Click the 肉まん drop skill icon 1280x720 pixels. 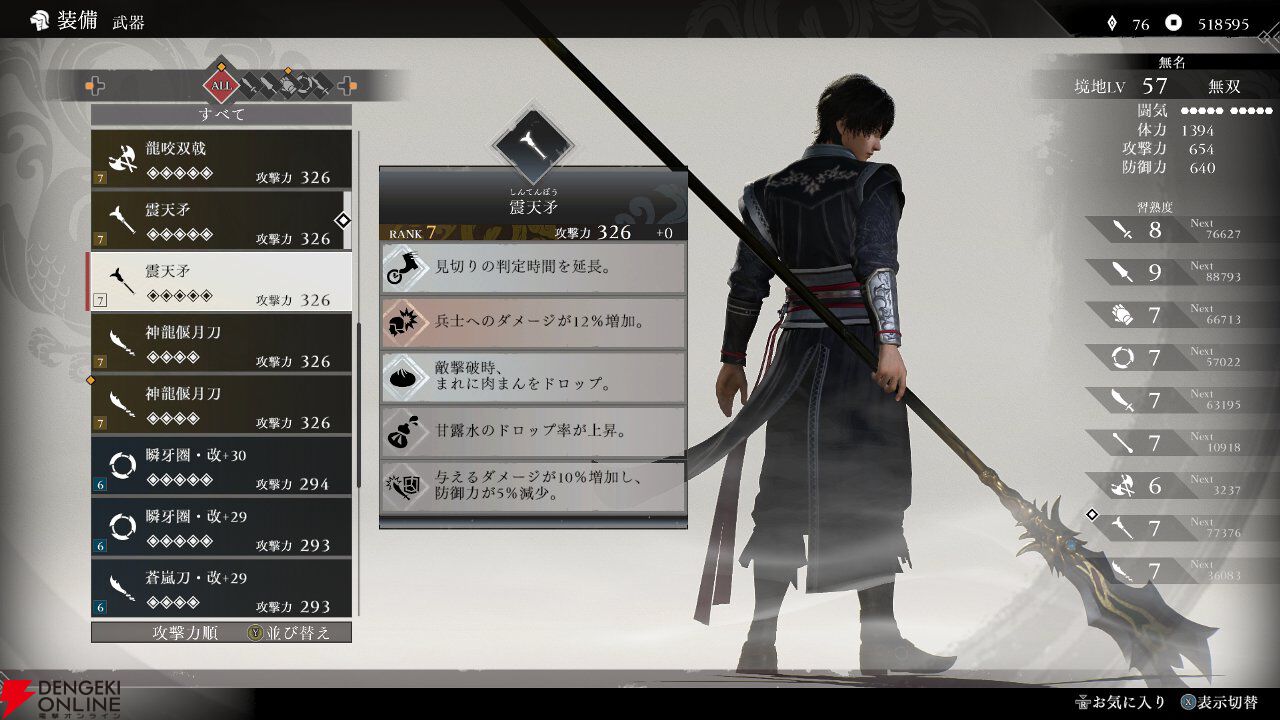405,378
